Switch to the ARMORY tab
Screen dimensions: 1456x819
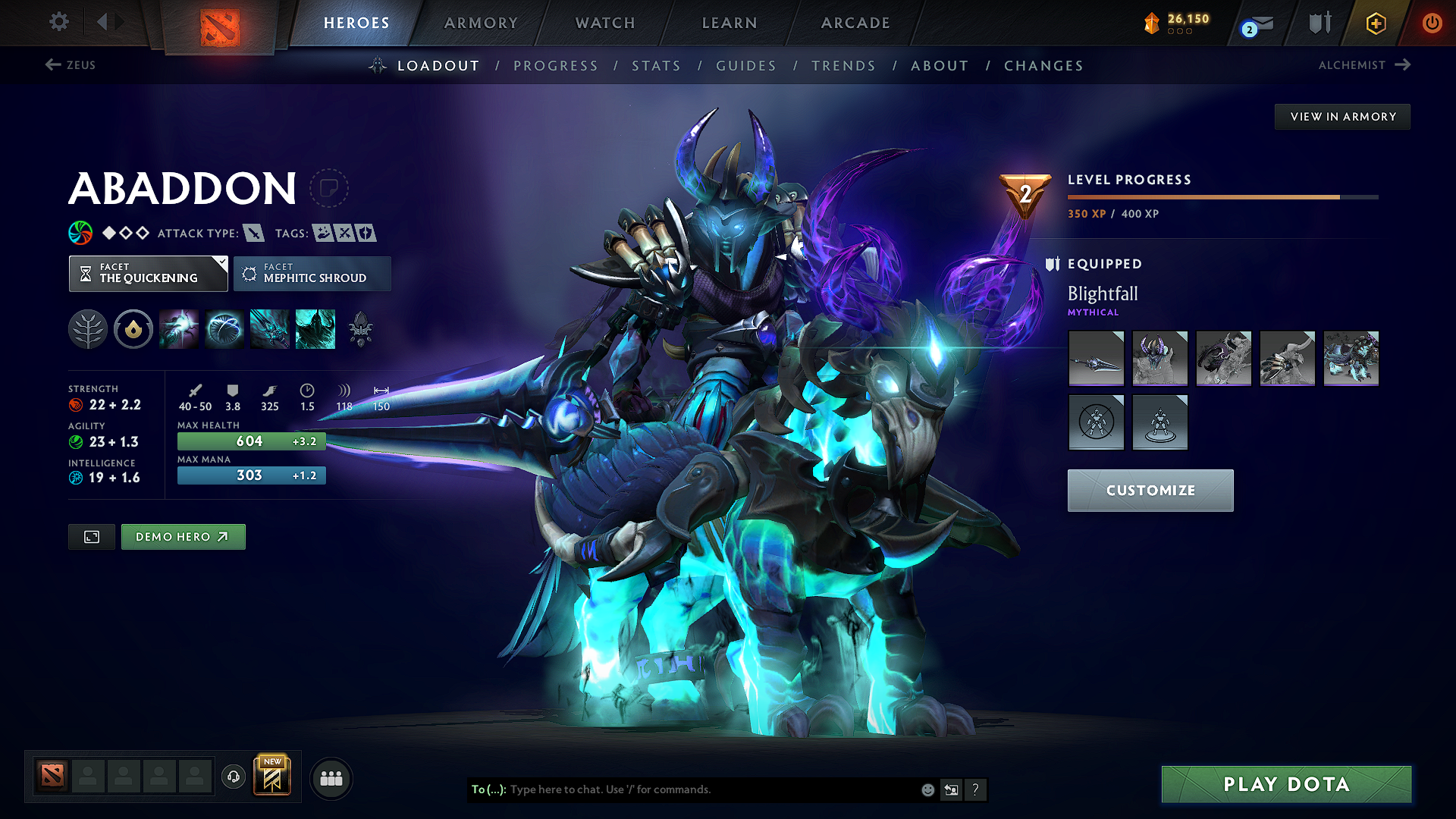(x=481, y=23)
